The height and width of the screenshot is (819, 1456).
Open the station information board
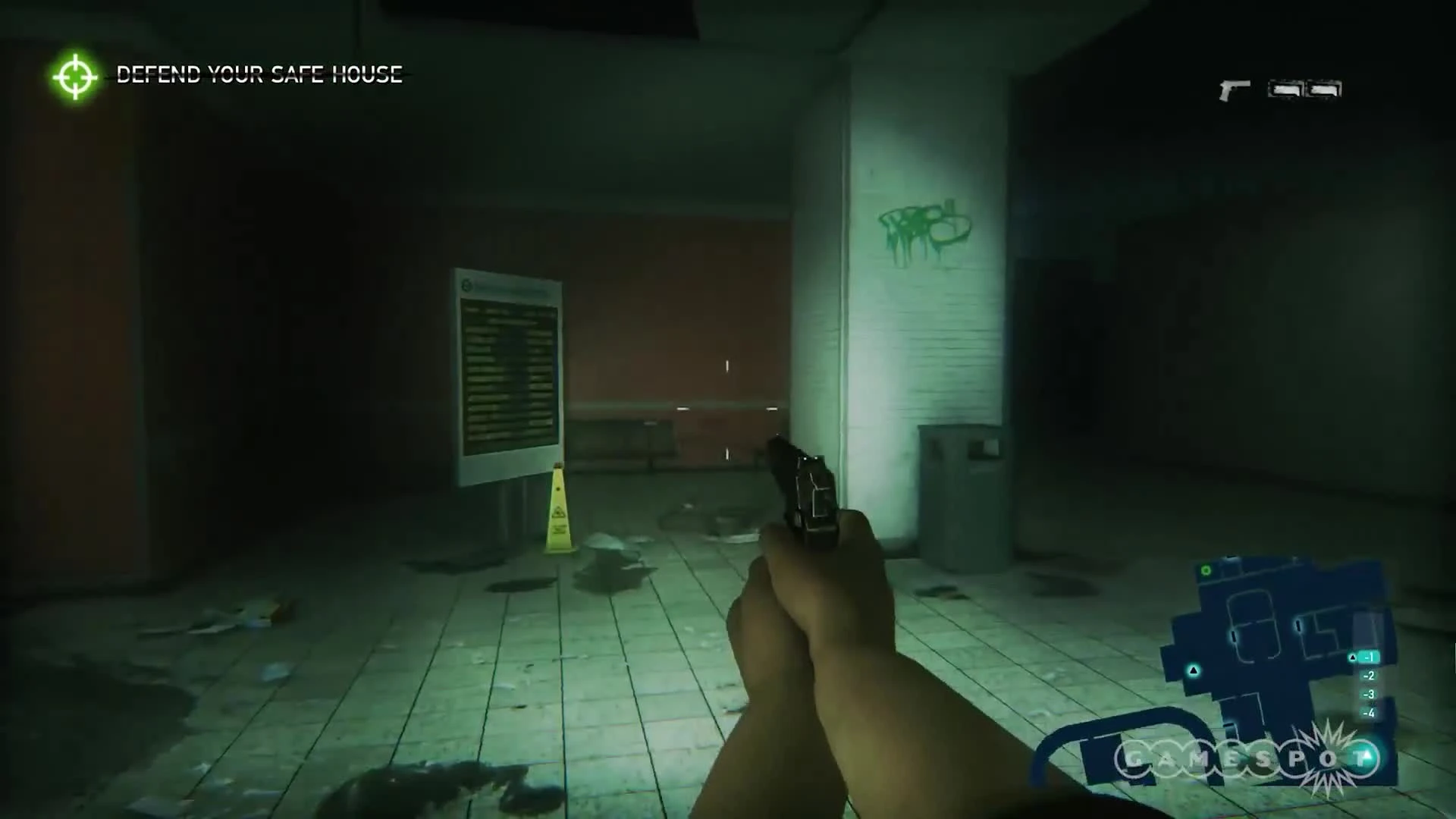(507, 375)
